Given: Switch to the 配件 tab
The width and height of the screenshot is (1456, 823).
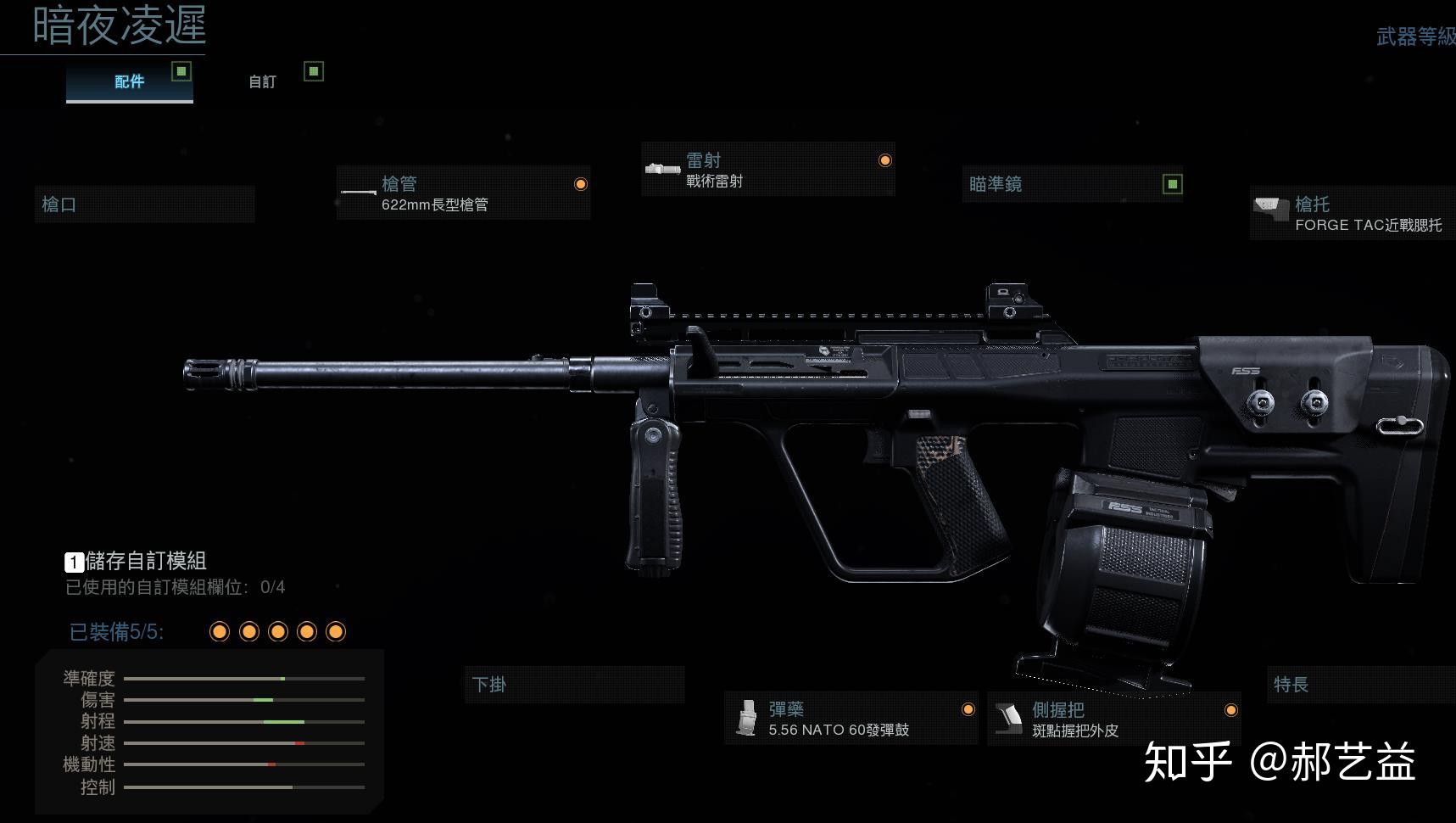Looking at the screenshot, I should pyautogui.click(x=127, y=81).
